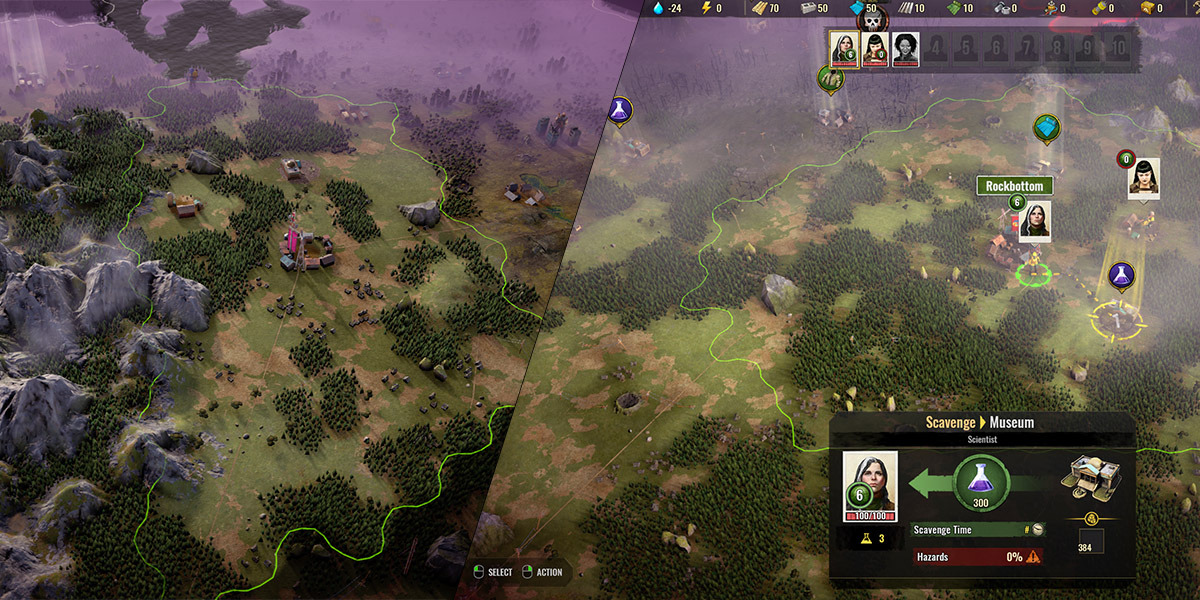Click the Scavenge Time bar
1200x600 pixels.
pos(977,530)
